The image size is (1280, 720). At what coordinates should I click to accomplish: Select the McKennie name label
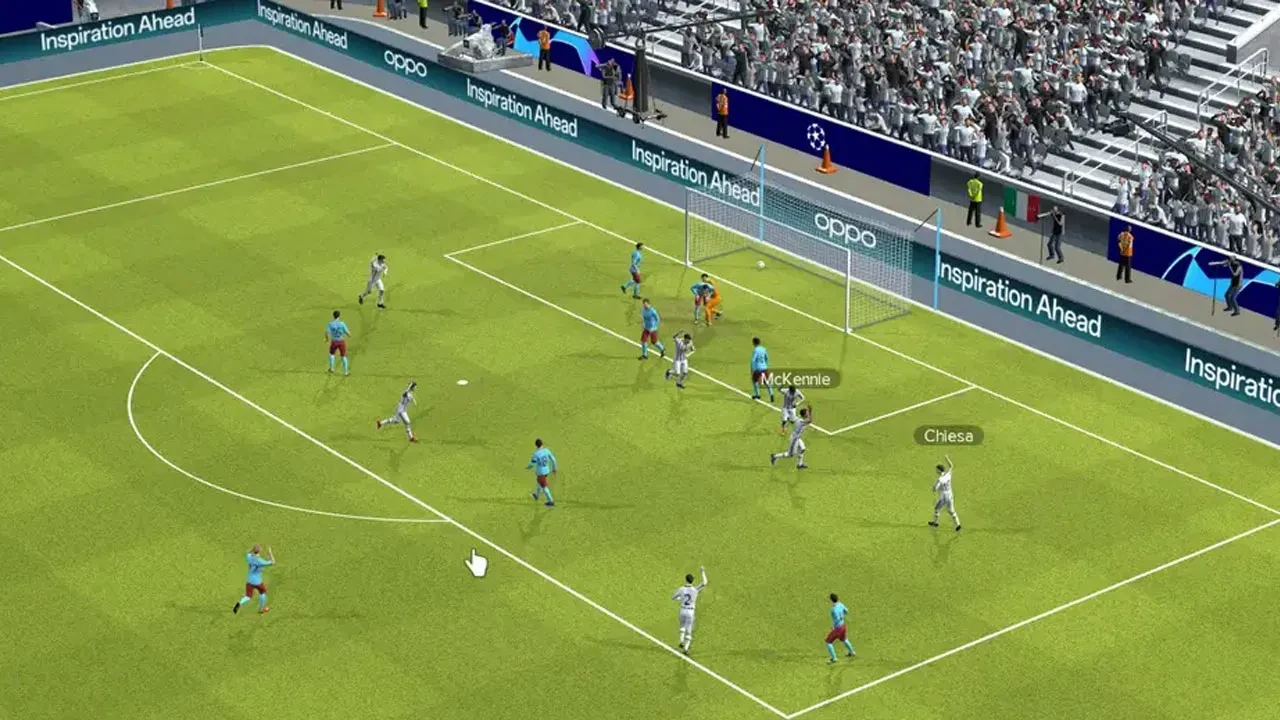(796, 379)
